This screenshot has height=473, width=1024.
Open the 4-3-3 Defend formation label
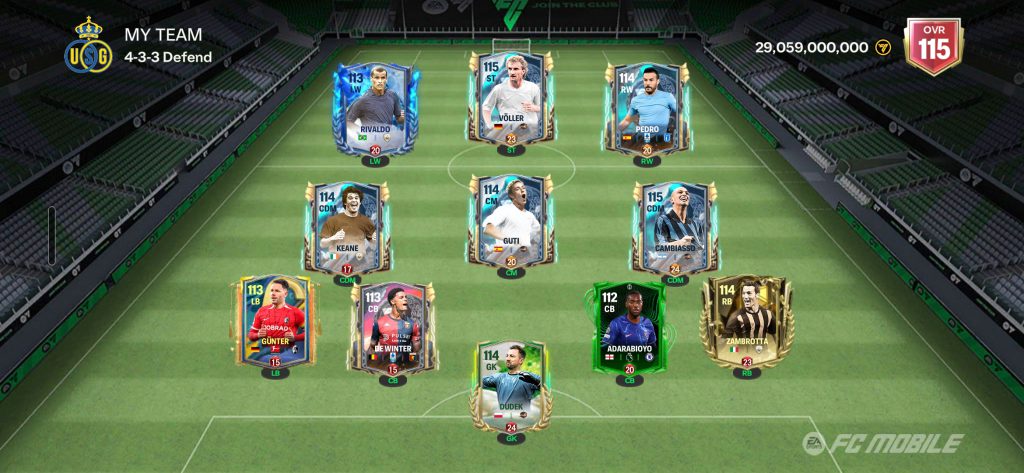(x=168, y=57)
